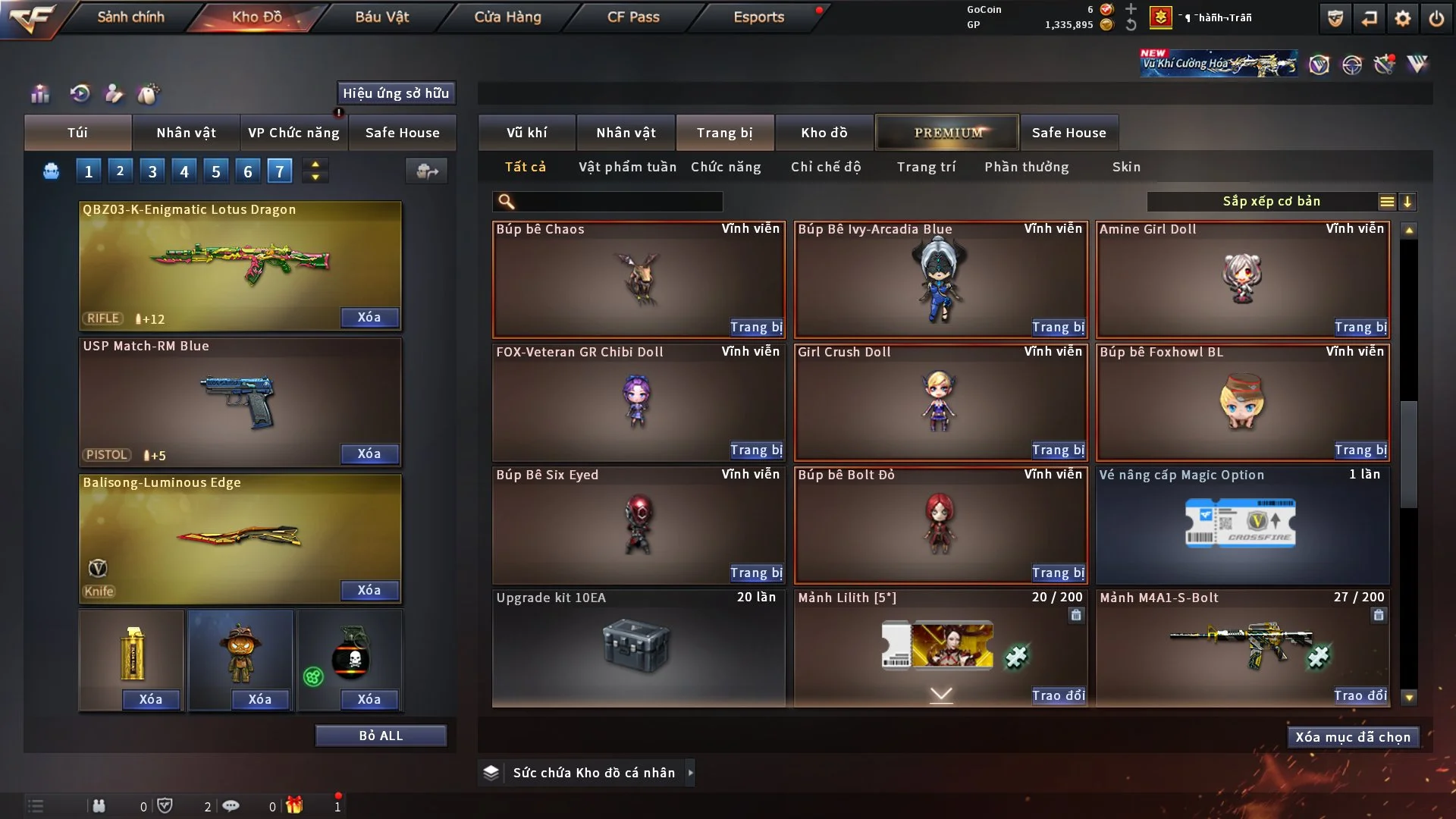Open the Sắp xếp cơ bản sort dropdown
The height and width of the screenshot is (819, 1456).
pyautogui.click(x=1271, y=202)
